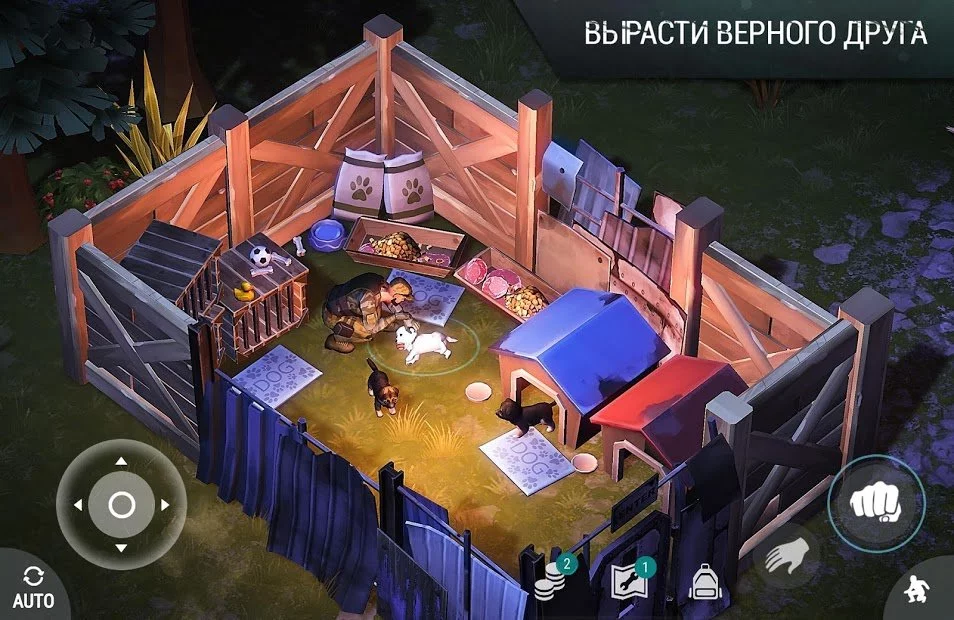Image resolution: width=954 pixels, height=620 pixels.
Task: Open the stacked coins icon
Action: pyautogui.click(x=551, y=582)
